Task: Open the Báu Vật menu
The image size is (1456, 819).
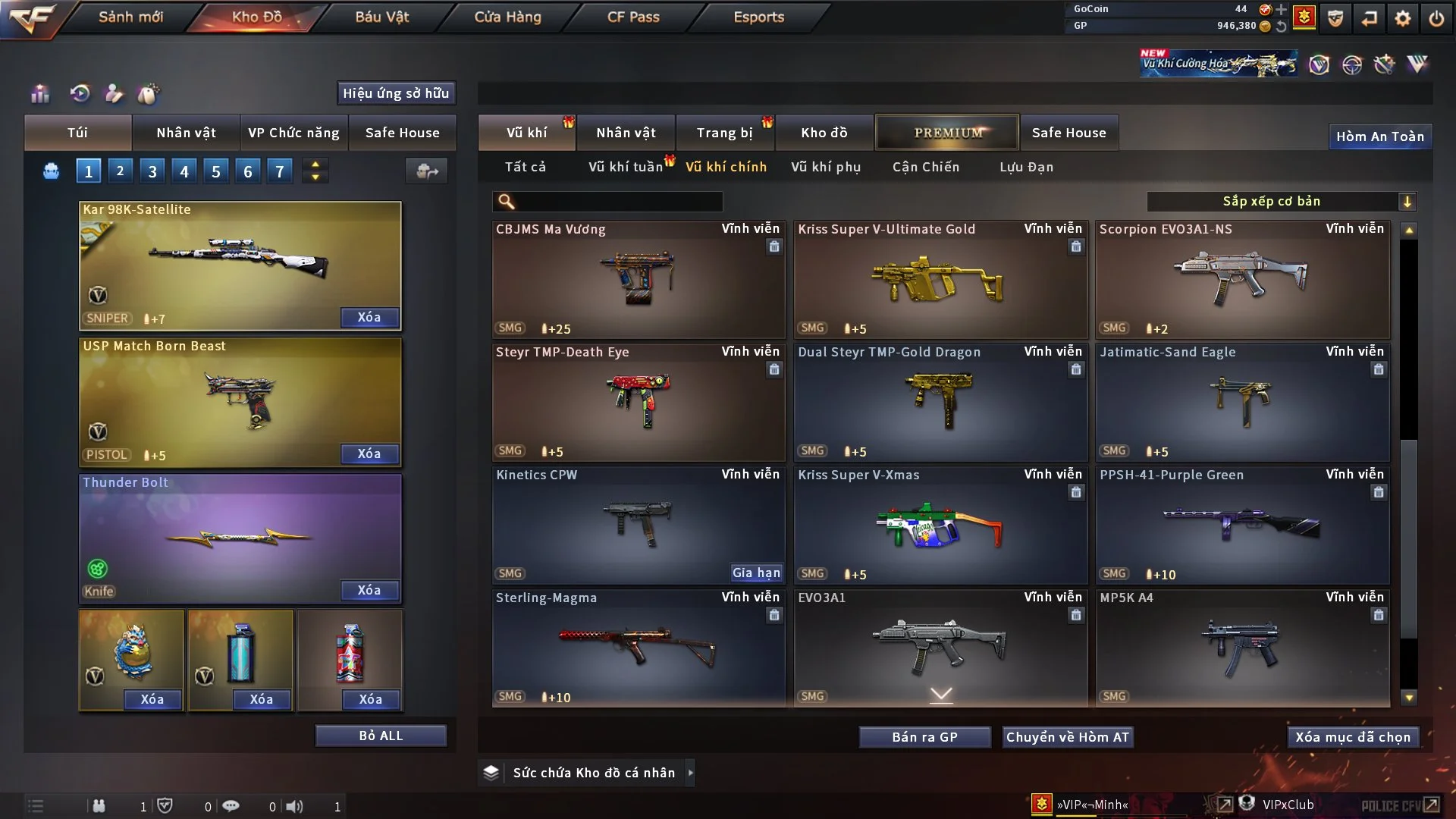Action: [x=381, y=17]
